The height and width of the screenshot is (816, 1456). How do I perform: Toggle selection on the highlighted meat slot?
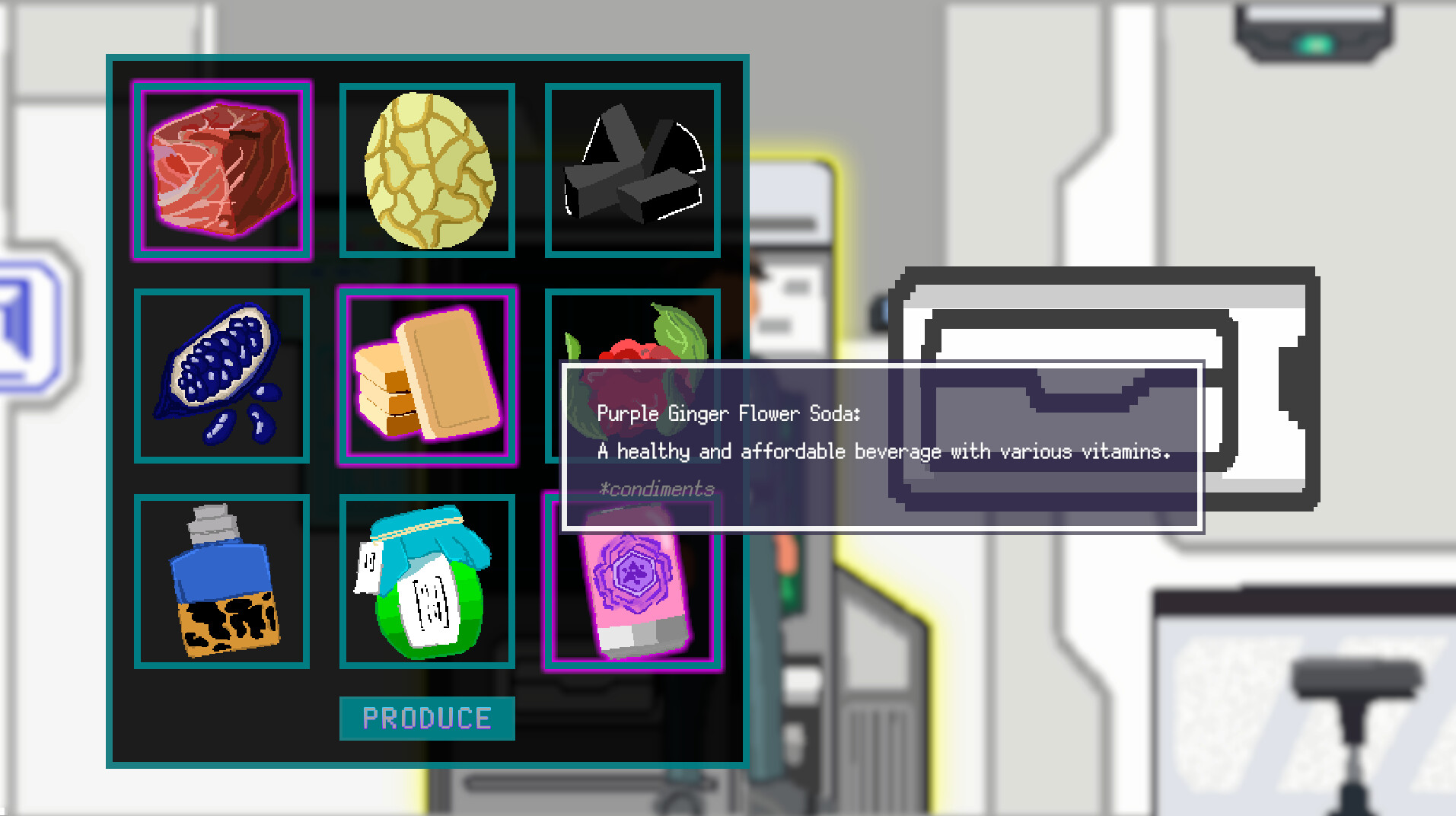(221, 169)
